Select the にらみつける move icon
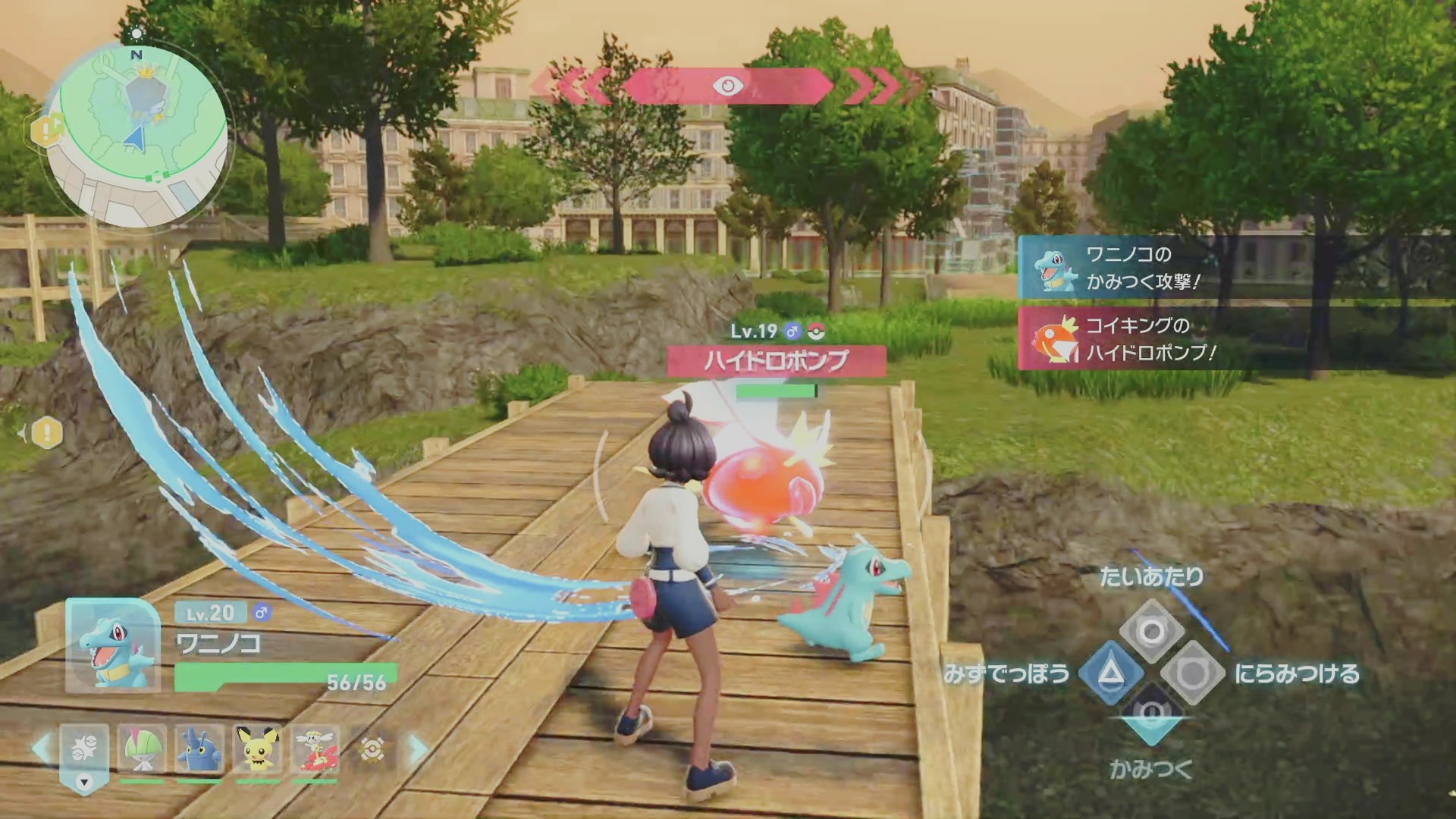The image size is (1456, 819). (1192, 673)
